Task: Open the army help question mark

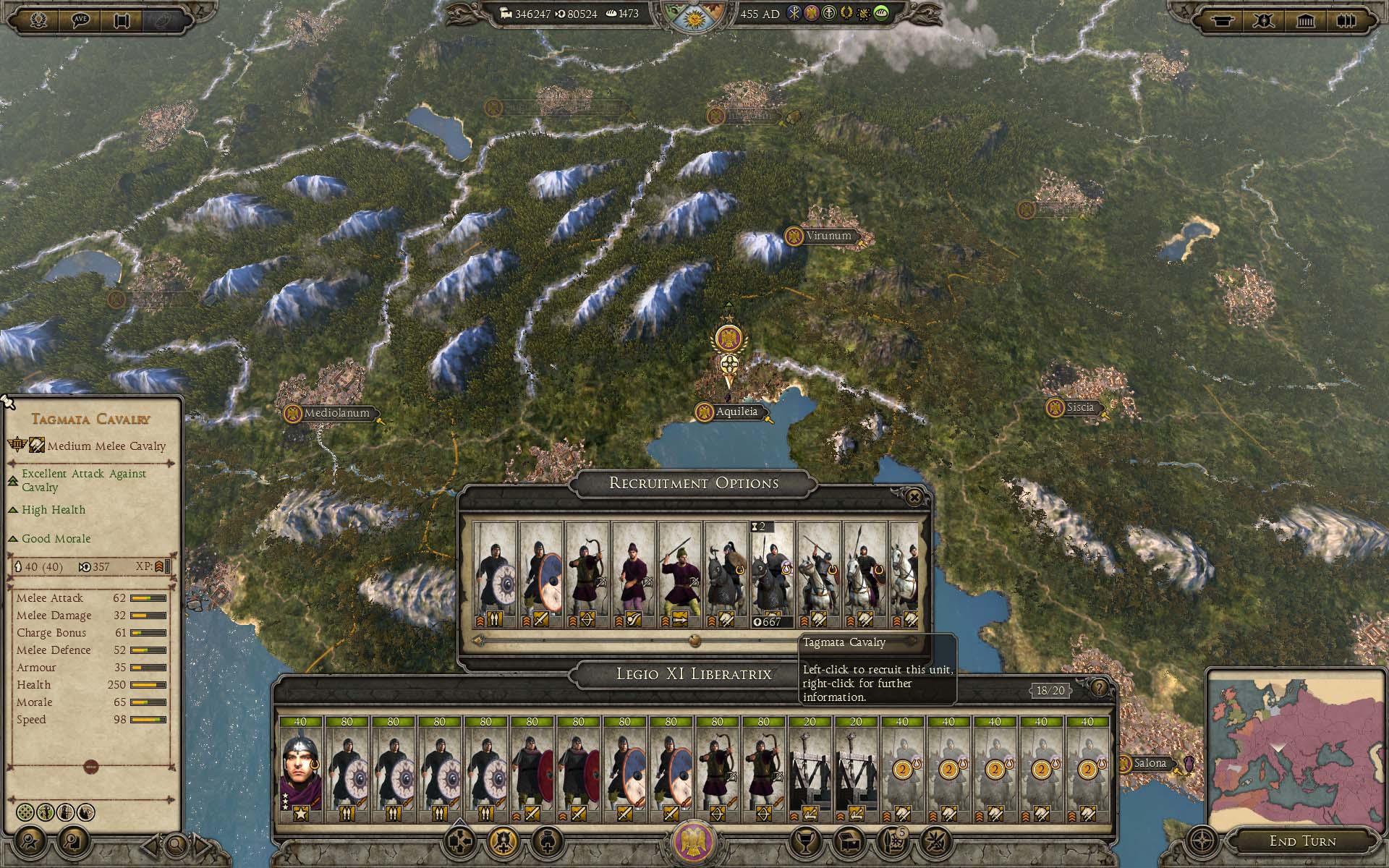Action: click(1099, 688)
